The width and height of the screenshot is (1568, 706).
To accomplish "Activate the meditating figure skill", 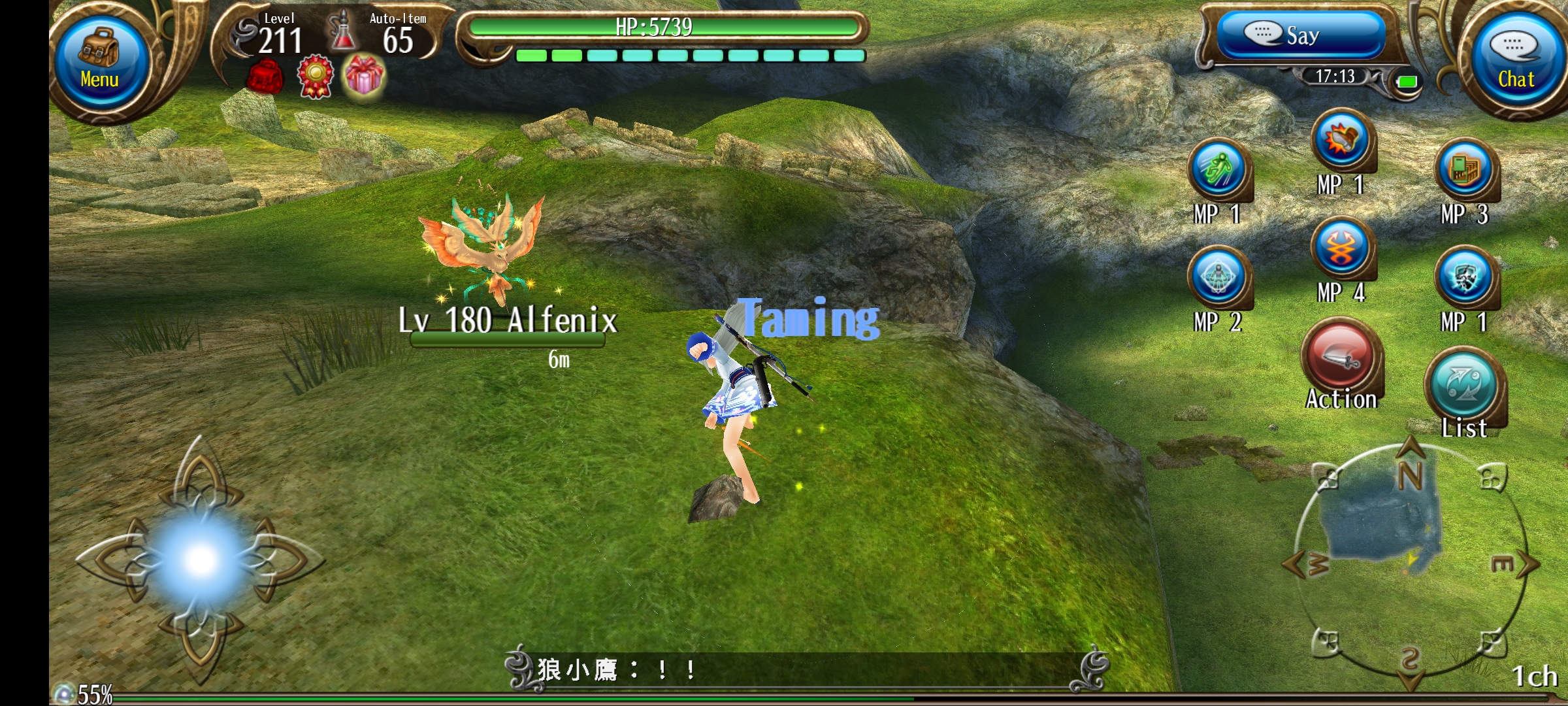I will click(x=1218, y=277).
